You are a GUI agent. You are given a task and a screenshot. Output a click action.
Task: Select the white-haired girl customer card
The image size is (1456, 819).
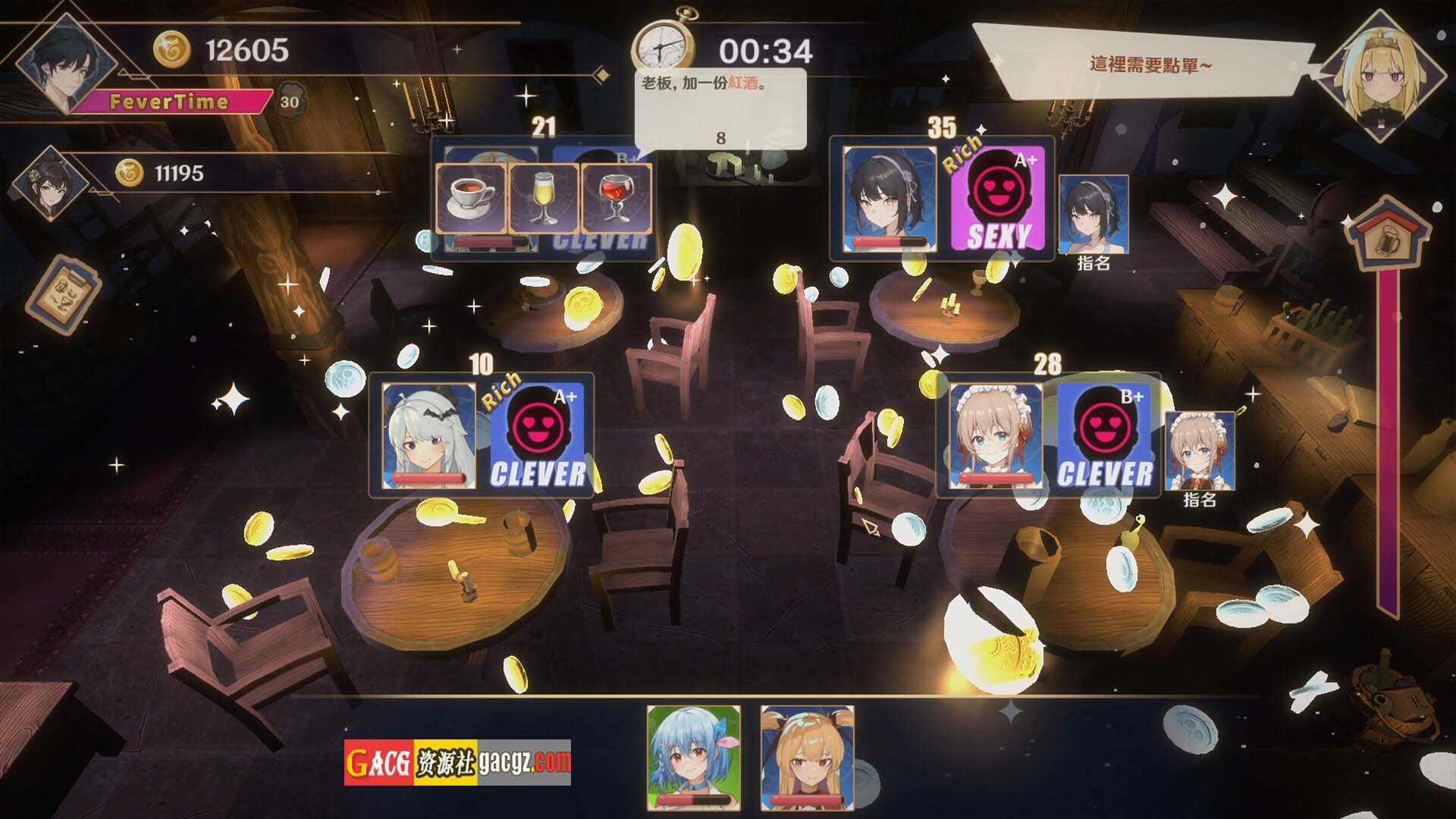(429, 435)
